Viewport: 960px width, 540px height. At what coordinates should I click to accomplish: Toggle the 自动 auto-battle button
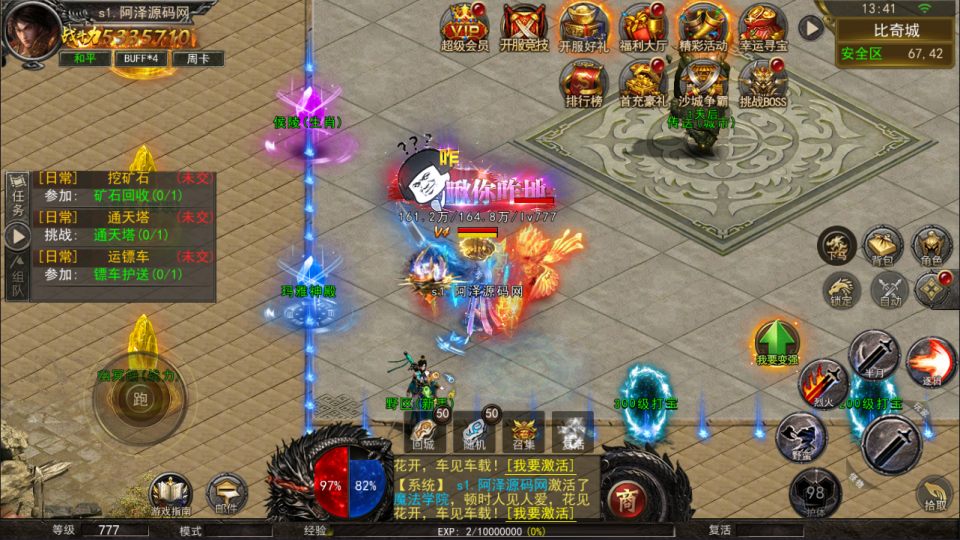coord(889,291)
